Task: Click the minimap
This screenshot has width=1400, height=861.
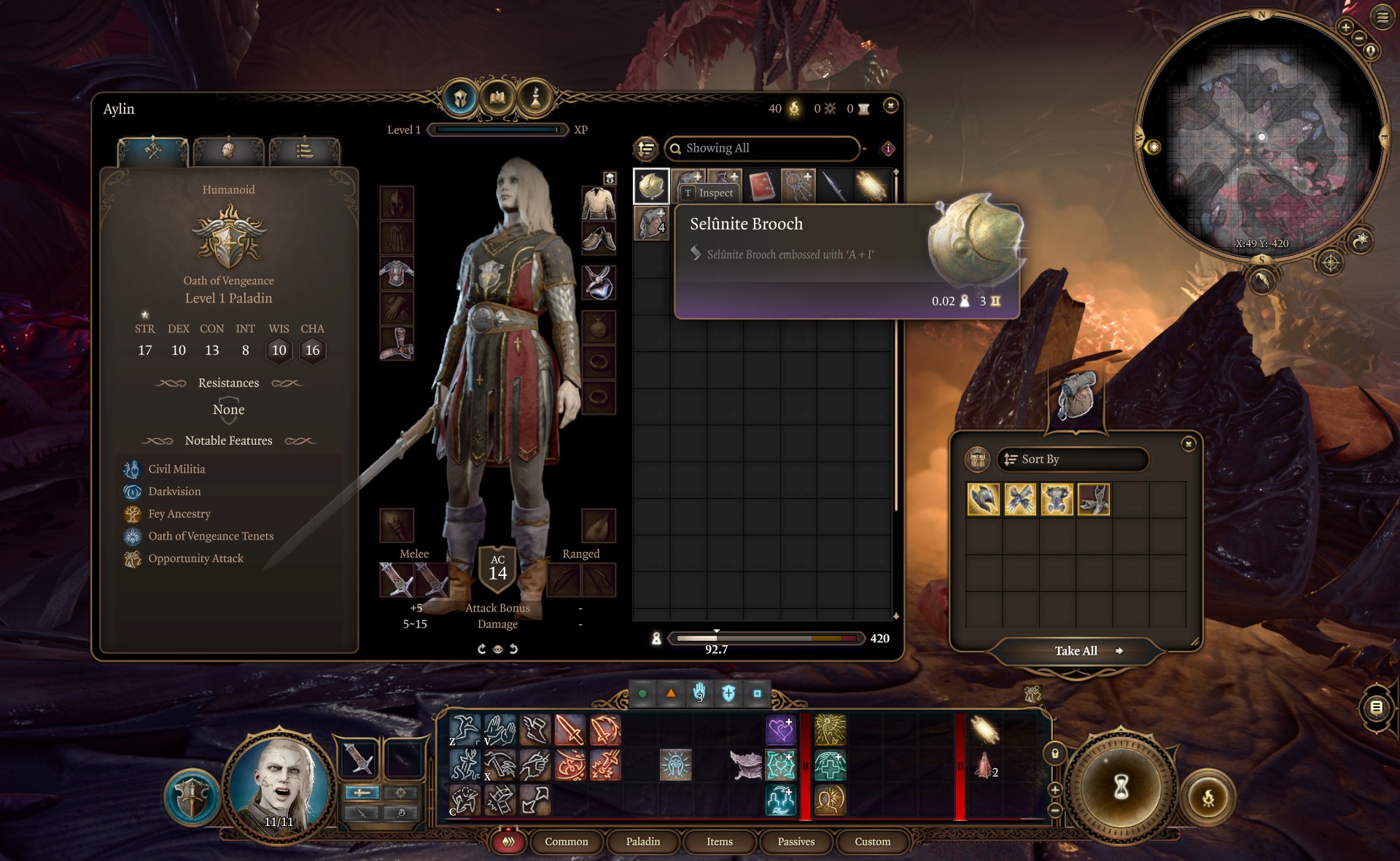Action: click(1261, 139)
